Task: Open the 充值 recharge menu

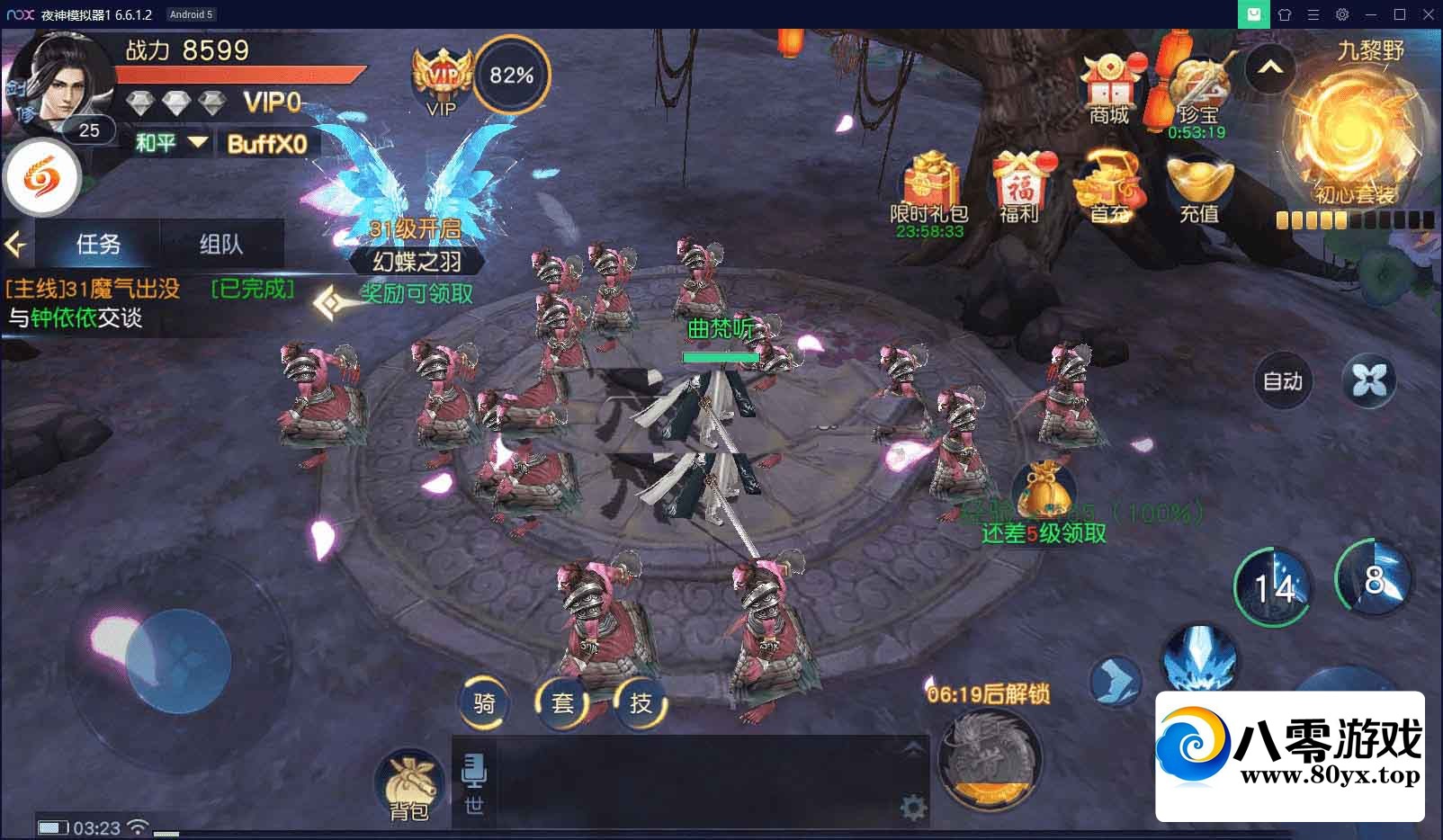Action: 1198,187
